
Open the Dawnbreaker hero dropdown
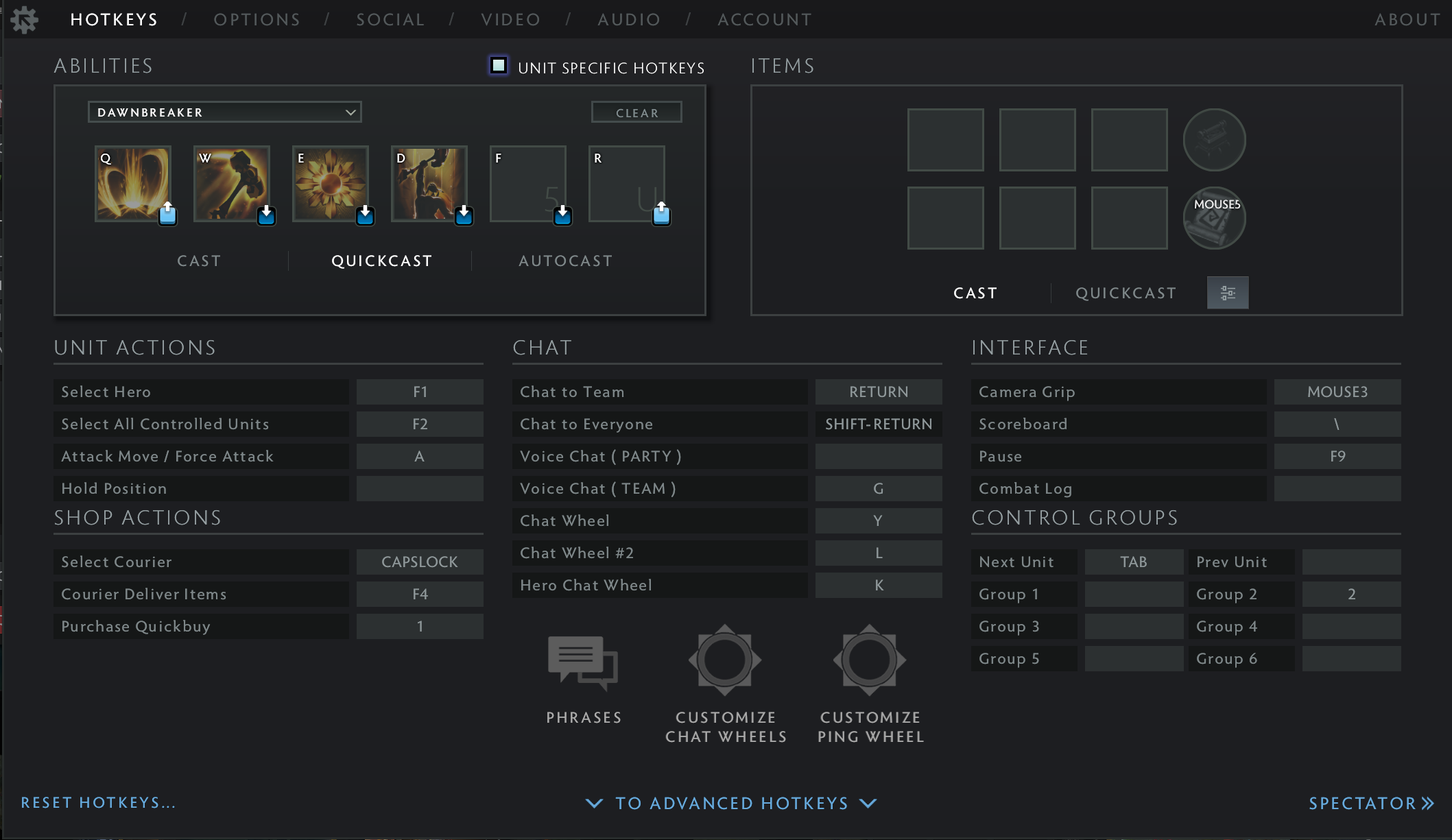(x=224, y=112)
